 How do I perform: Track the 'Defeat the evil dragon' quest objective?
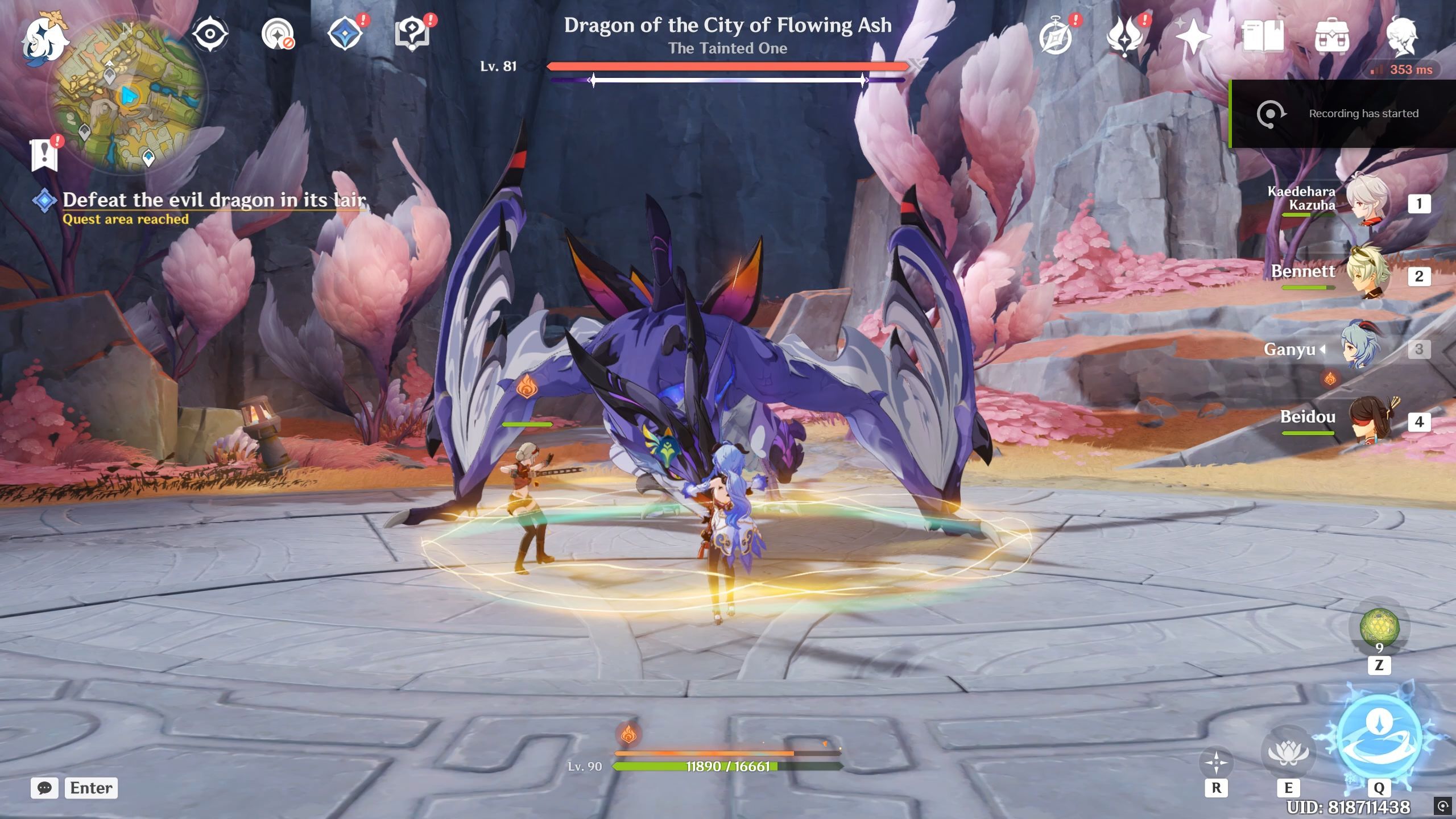pos(214,200)
